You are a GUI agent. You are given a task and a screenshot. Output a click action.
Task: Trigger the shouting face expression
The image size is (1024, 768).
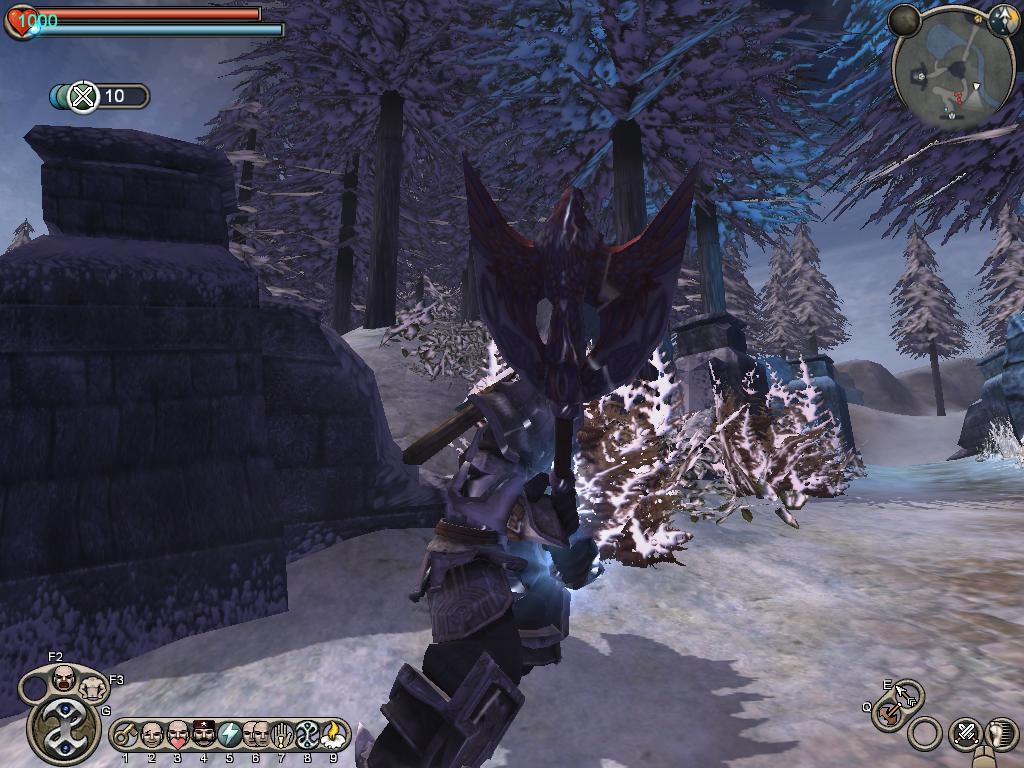click(x=63, y=678)
